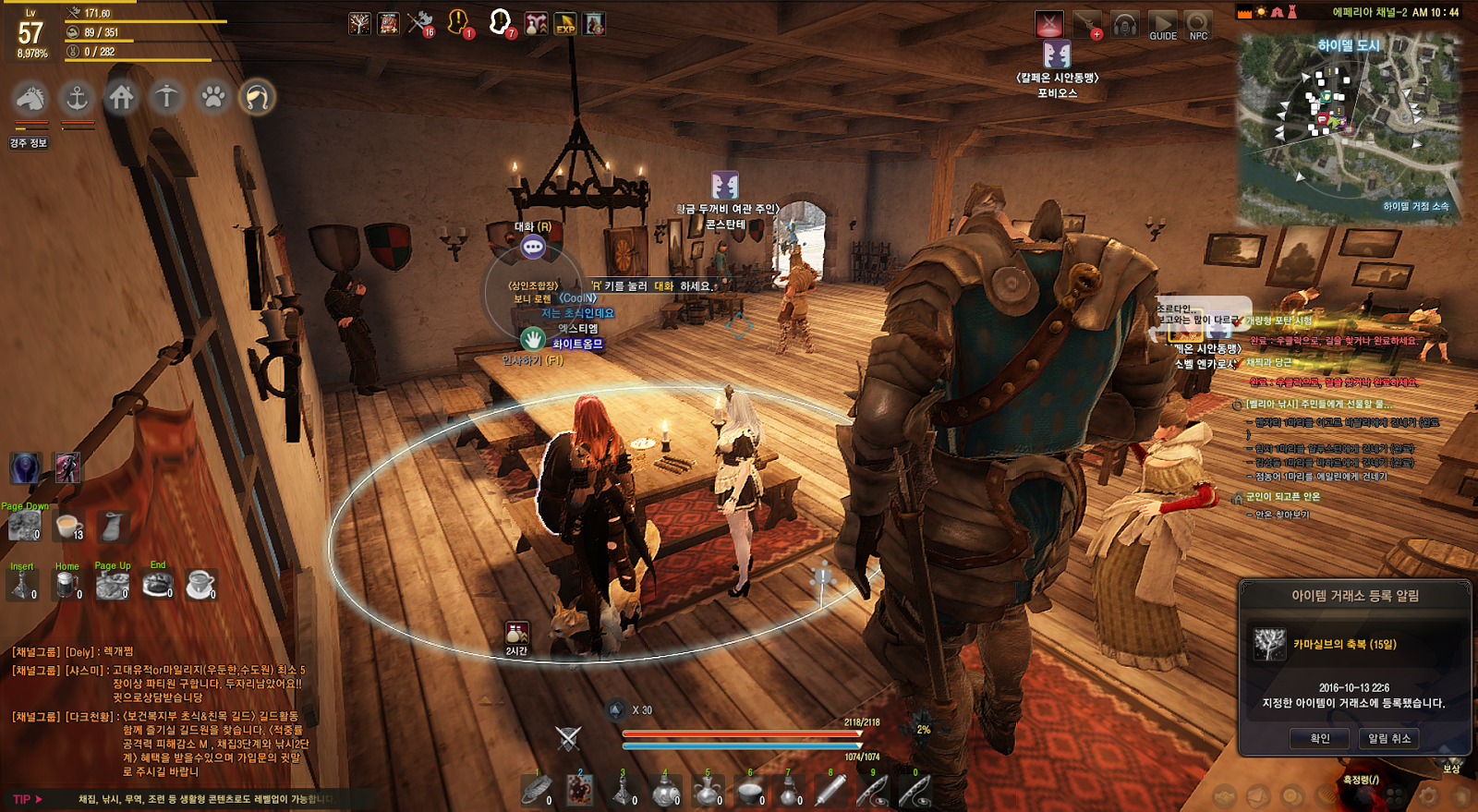Open the GUIDE video button
Image resolution: width=1478 pixels, height=812 pixels.
tap(1162, 25)
